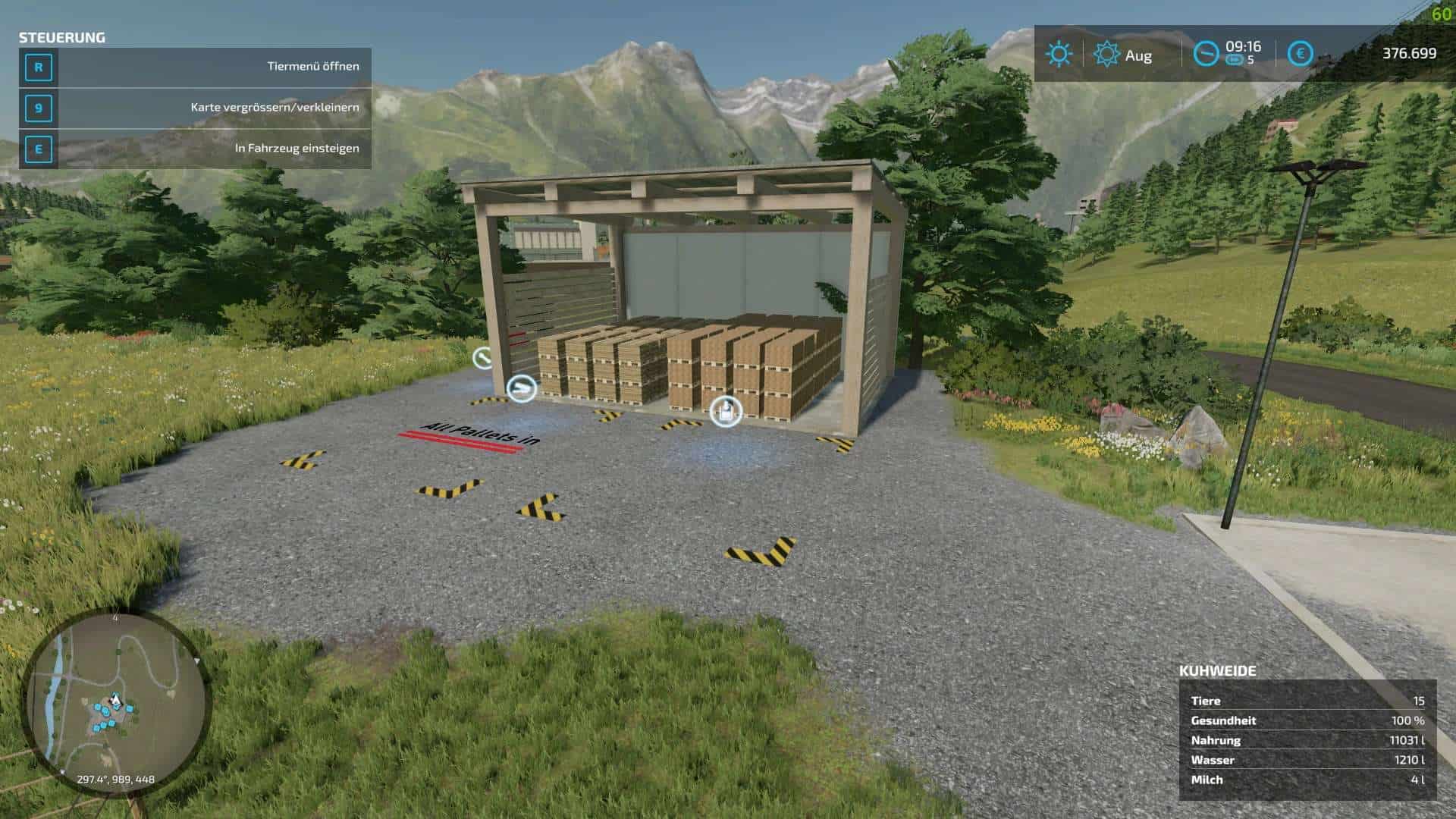1456x819 pixels.
Task: Select the August forecast icon
Action: coord(1107,54)
